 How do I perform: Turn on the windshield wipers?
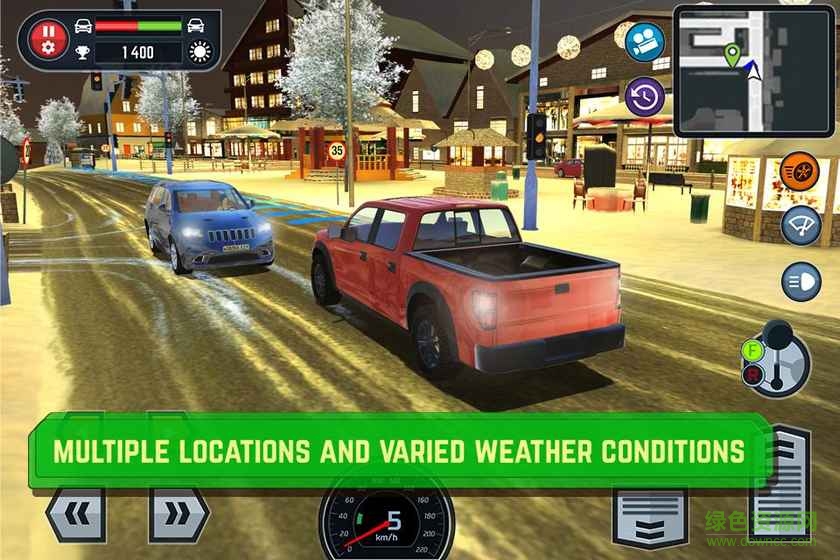[800, 223]
